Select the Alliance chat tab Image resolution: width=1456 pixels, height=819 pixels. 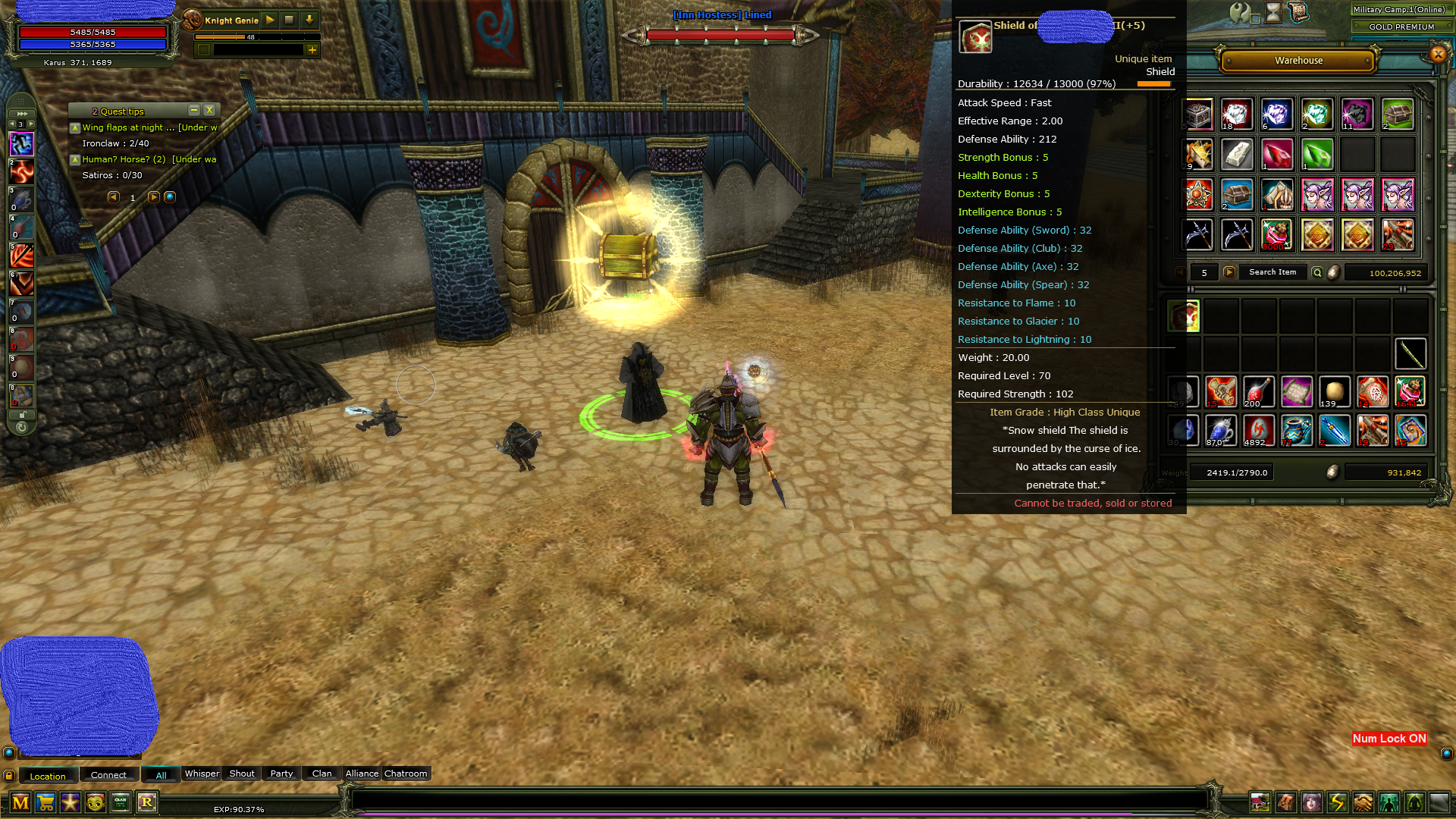coord(362,773)
